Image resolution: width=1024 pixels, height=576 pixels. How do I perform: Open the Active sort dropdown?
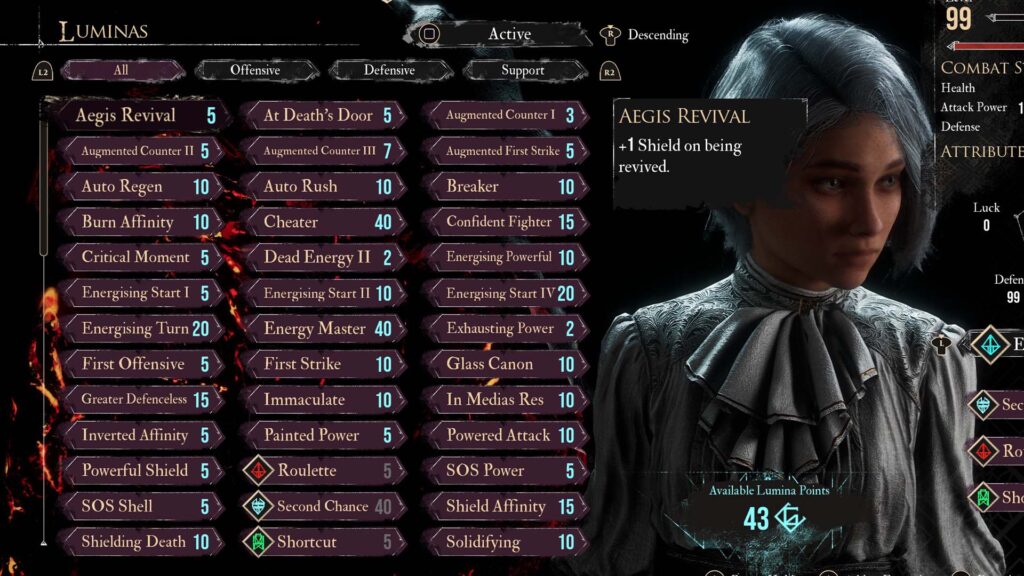[507, 34]
